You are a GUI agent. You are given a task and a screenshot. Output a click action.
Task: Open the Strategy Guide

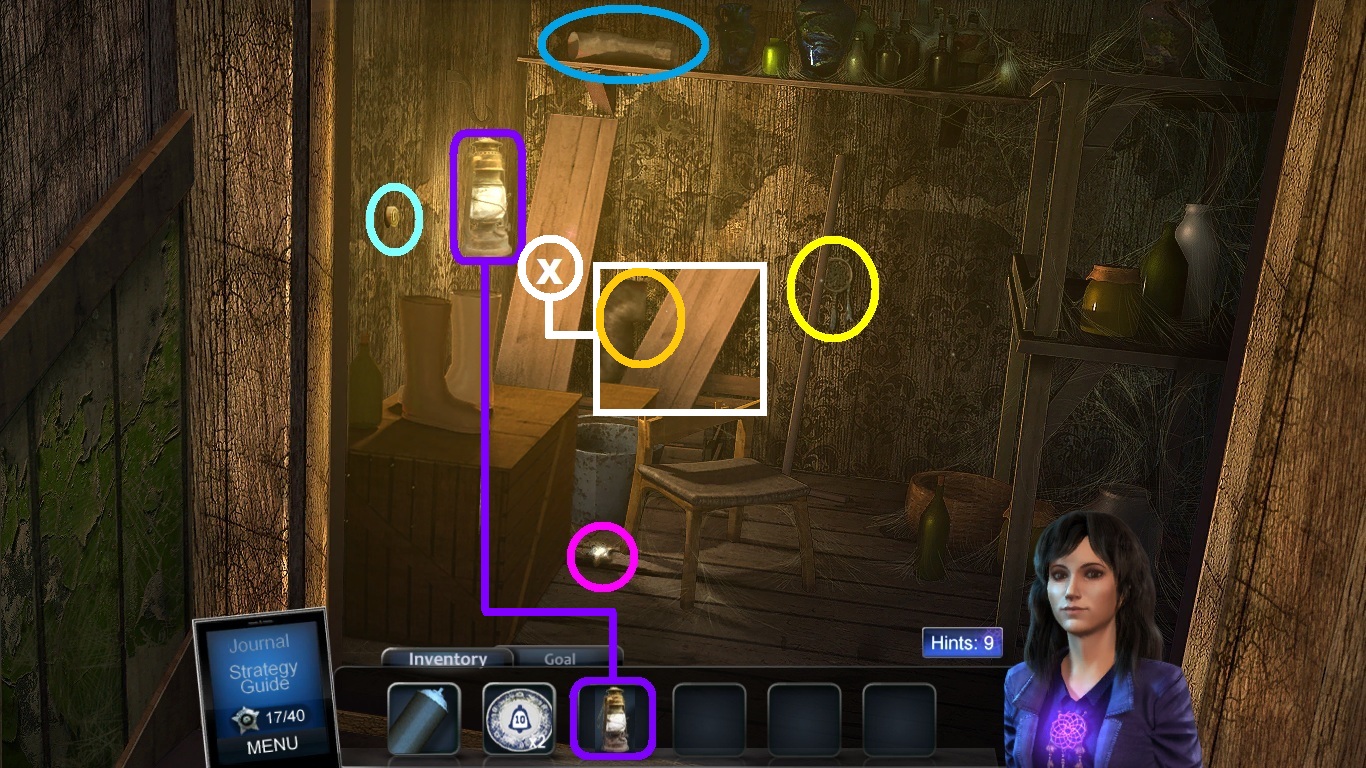(262, 677)
